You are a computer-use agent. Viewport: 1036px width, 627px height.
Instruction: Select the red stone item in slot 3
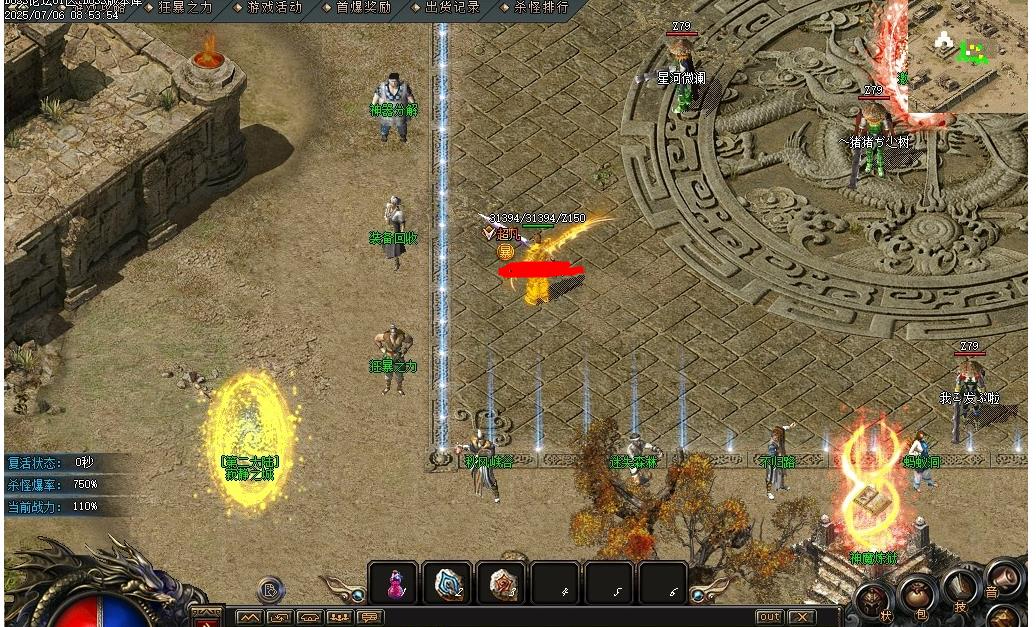pos(501,583)
